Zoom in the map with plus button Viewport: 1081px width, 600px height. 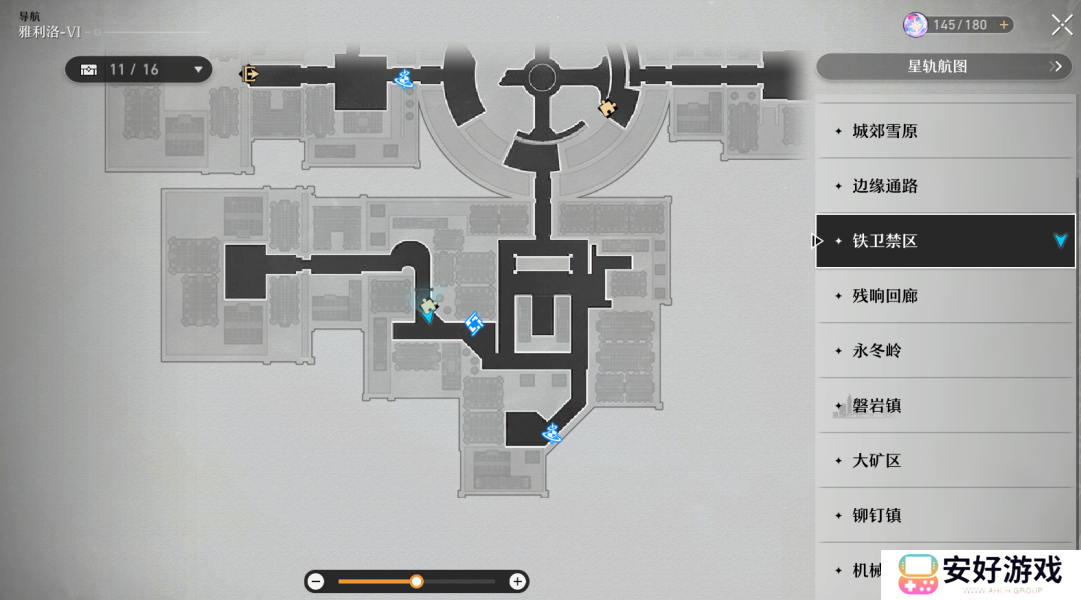[517, 581]
